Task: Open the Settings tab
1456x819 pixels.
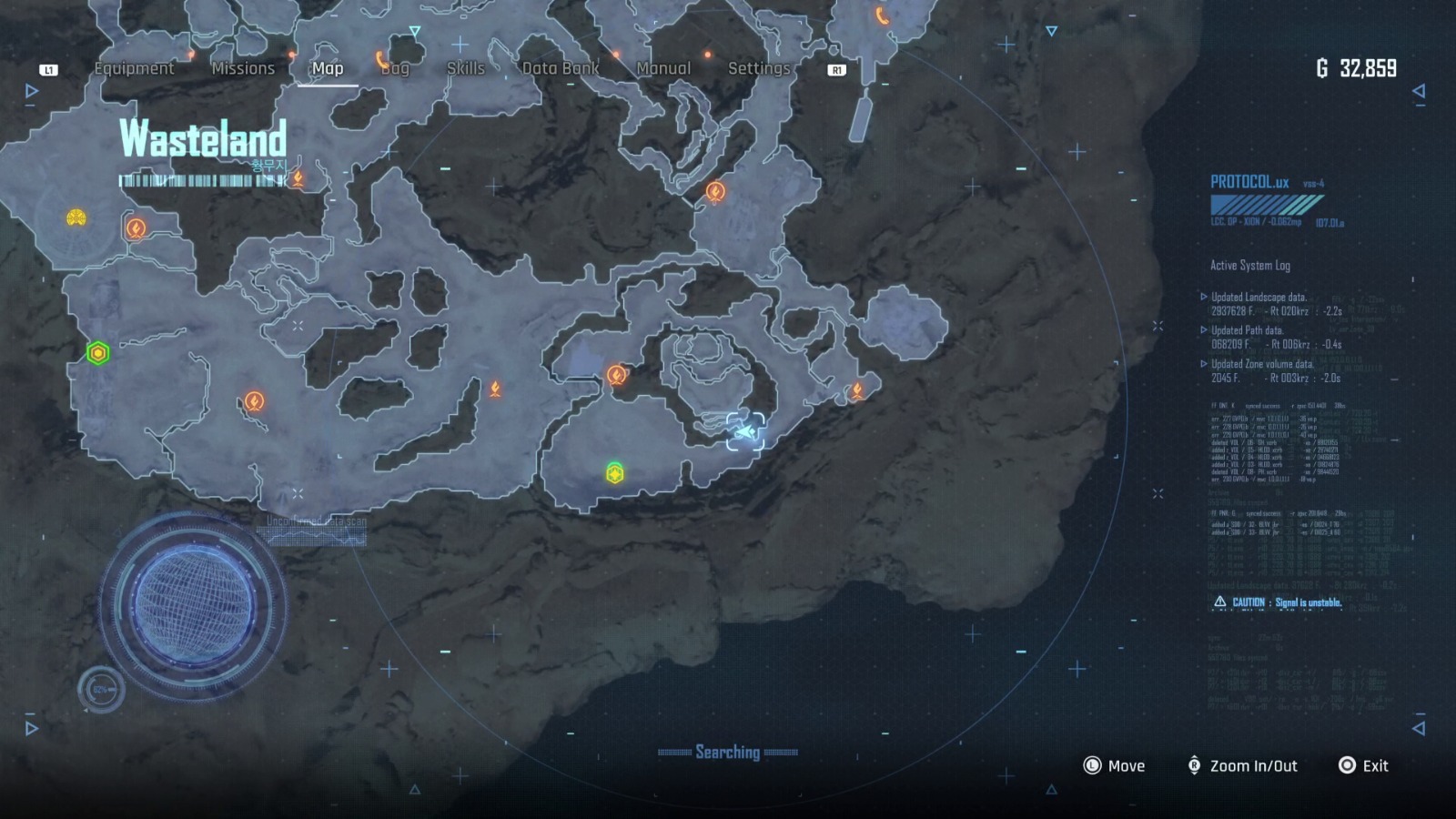Action: point(759,68)
